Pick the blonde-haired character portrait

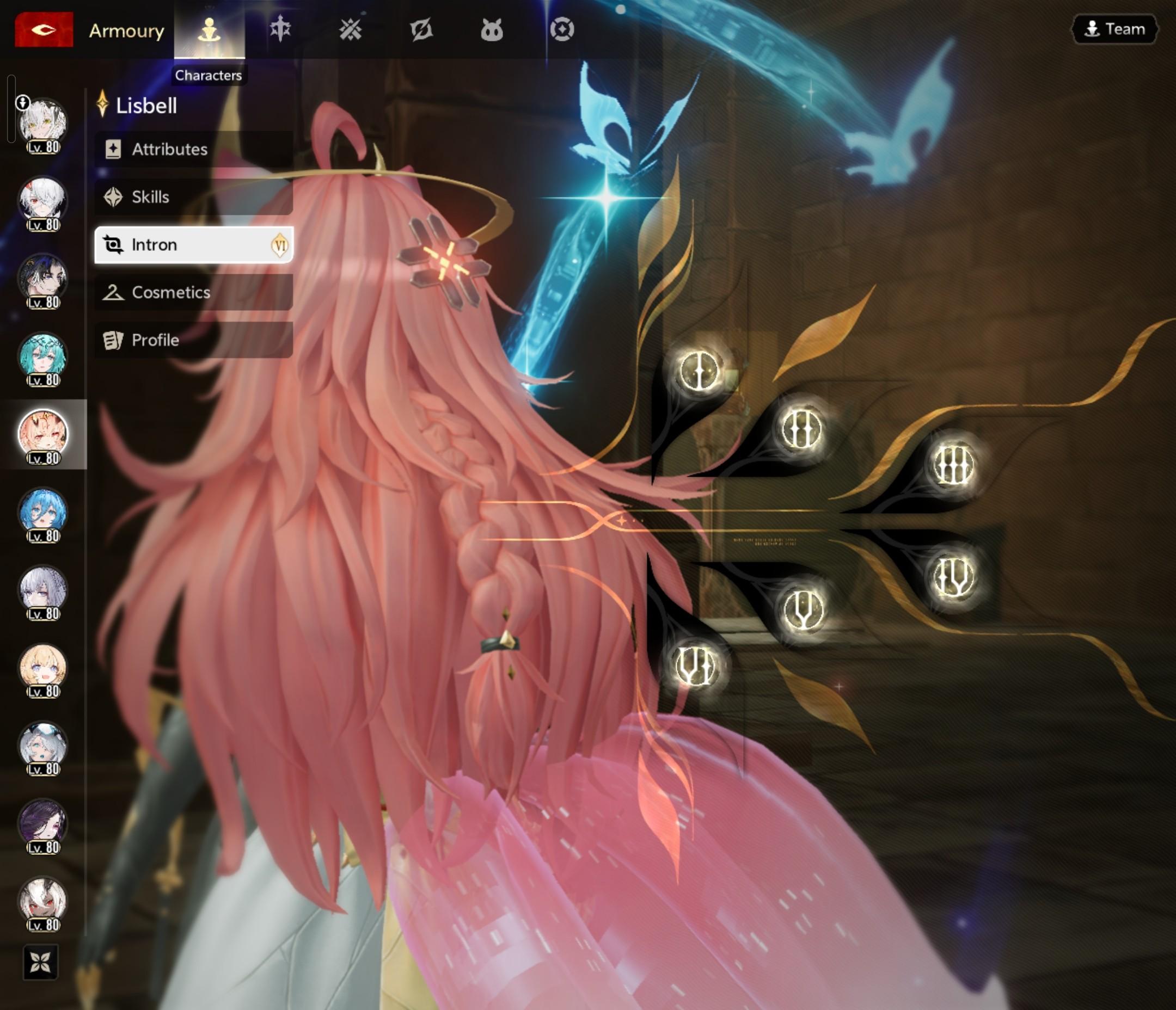tap(43, 668)
